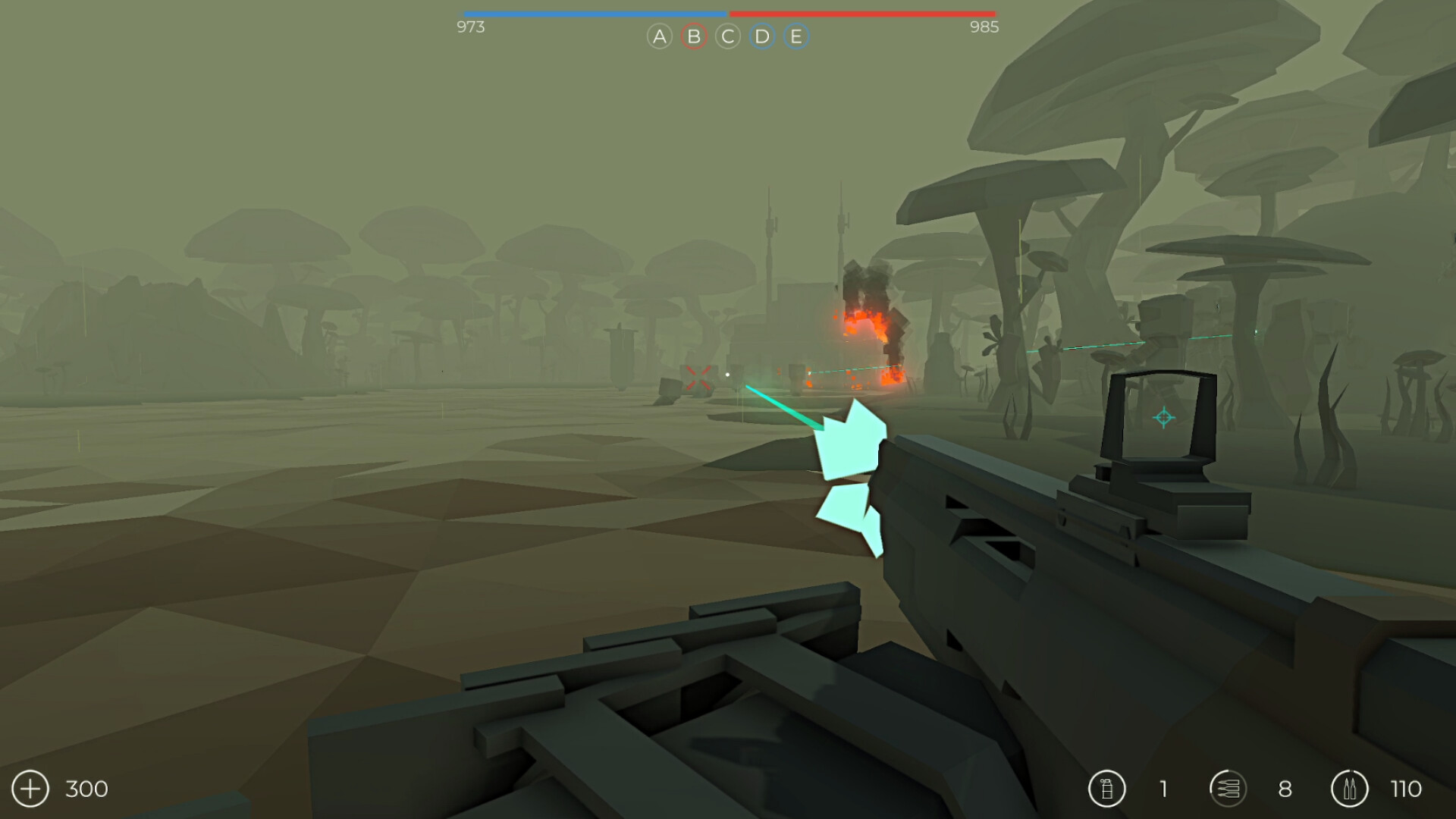The image size is (1456, 819).
Task: Click the red-outlined capture point B marker
Action: coord(692,36)
